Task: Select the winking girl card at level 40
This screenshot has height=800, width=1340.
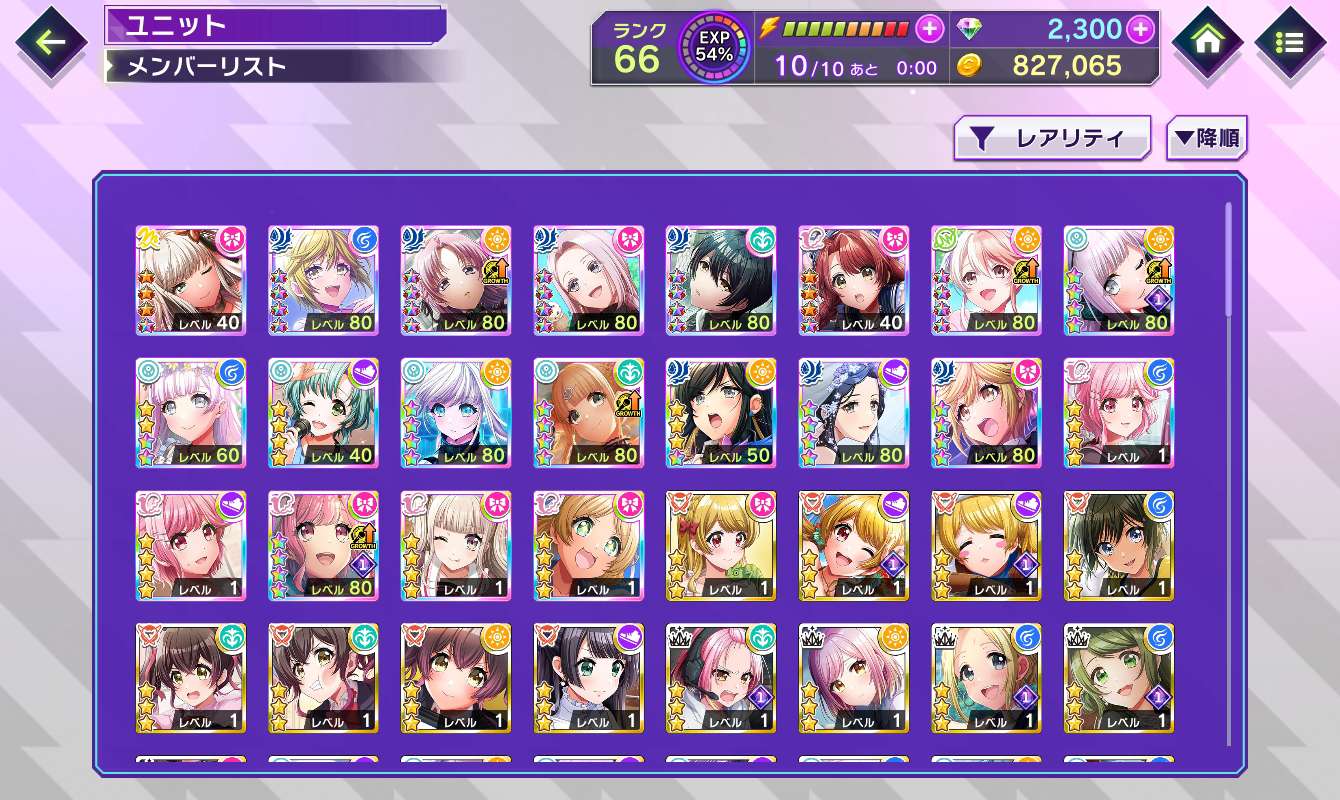Action: click(190, 280)
